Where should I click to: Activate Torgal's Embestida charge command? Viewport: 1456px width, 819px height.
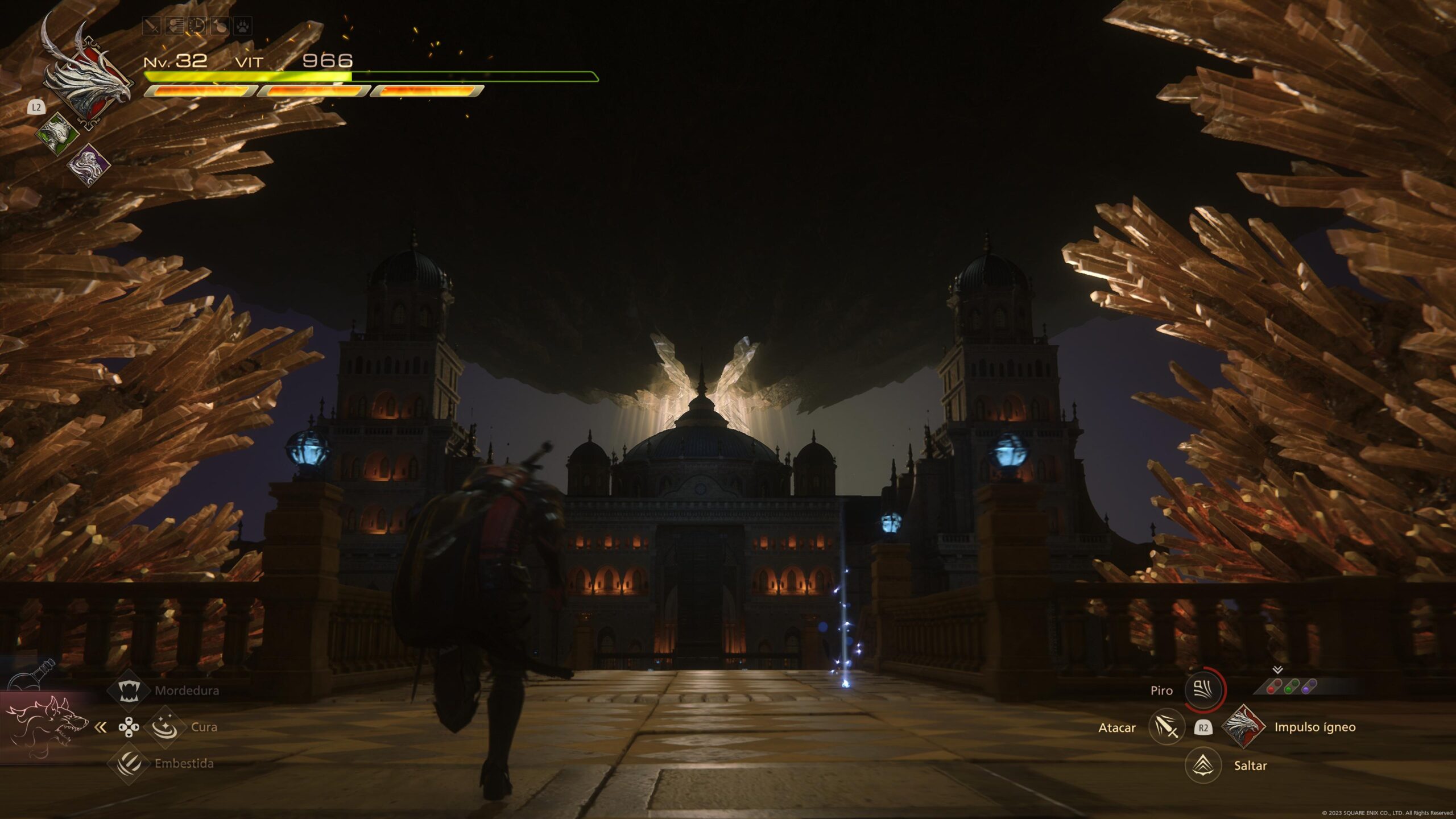(x=129, y=763)
